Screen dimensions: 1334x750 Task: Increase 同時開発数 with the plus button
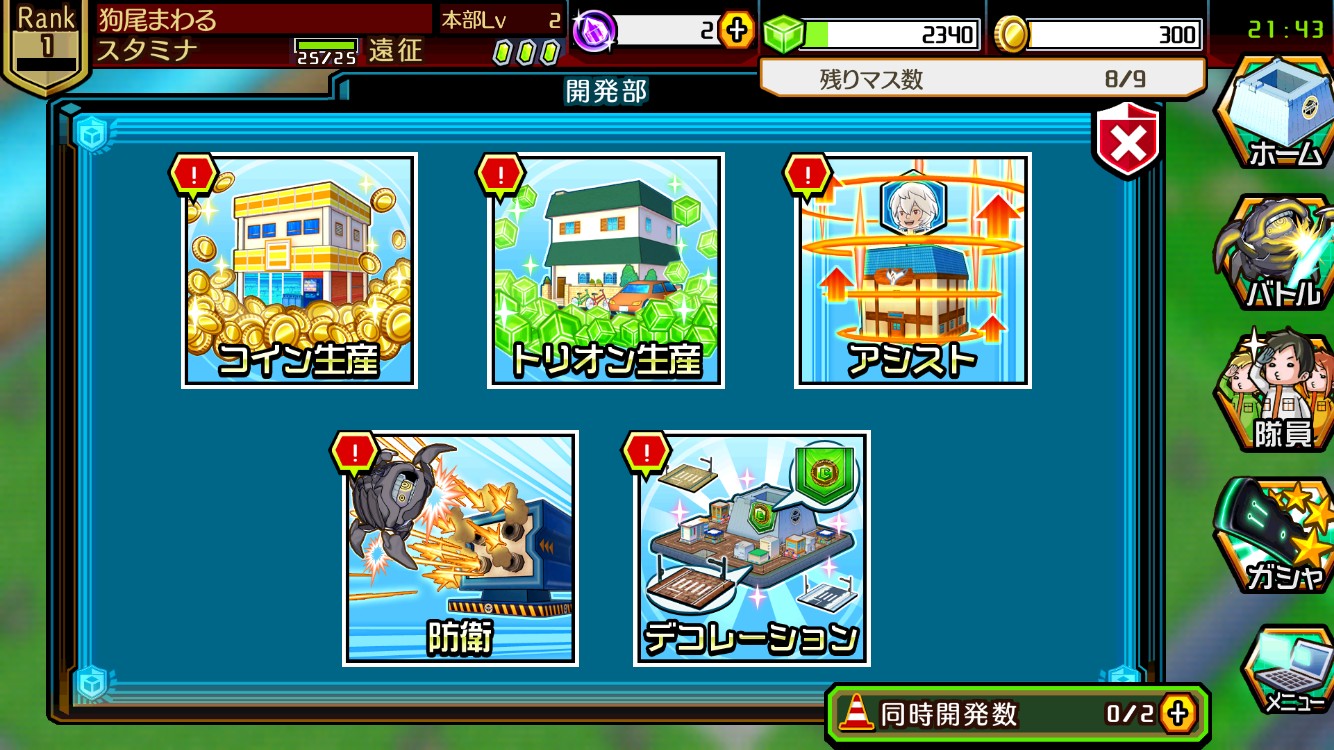(x=1178, y=713)
